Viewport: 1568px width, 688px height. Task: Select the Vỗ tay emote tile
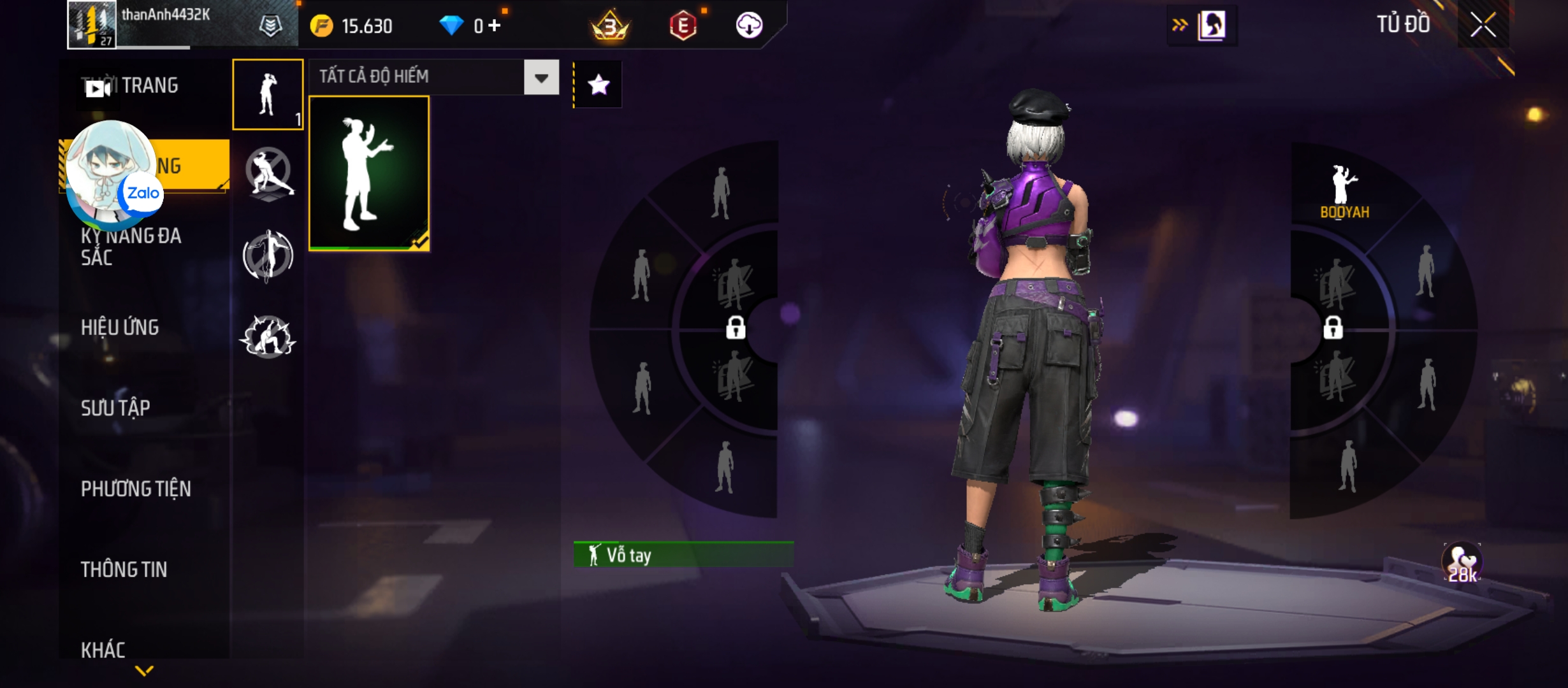point(369,173)
